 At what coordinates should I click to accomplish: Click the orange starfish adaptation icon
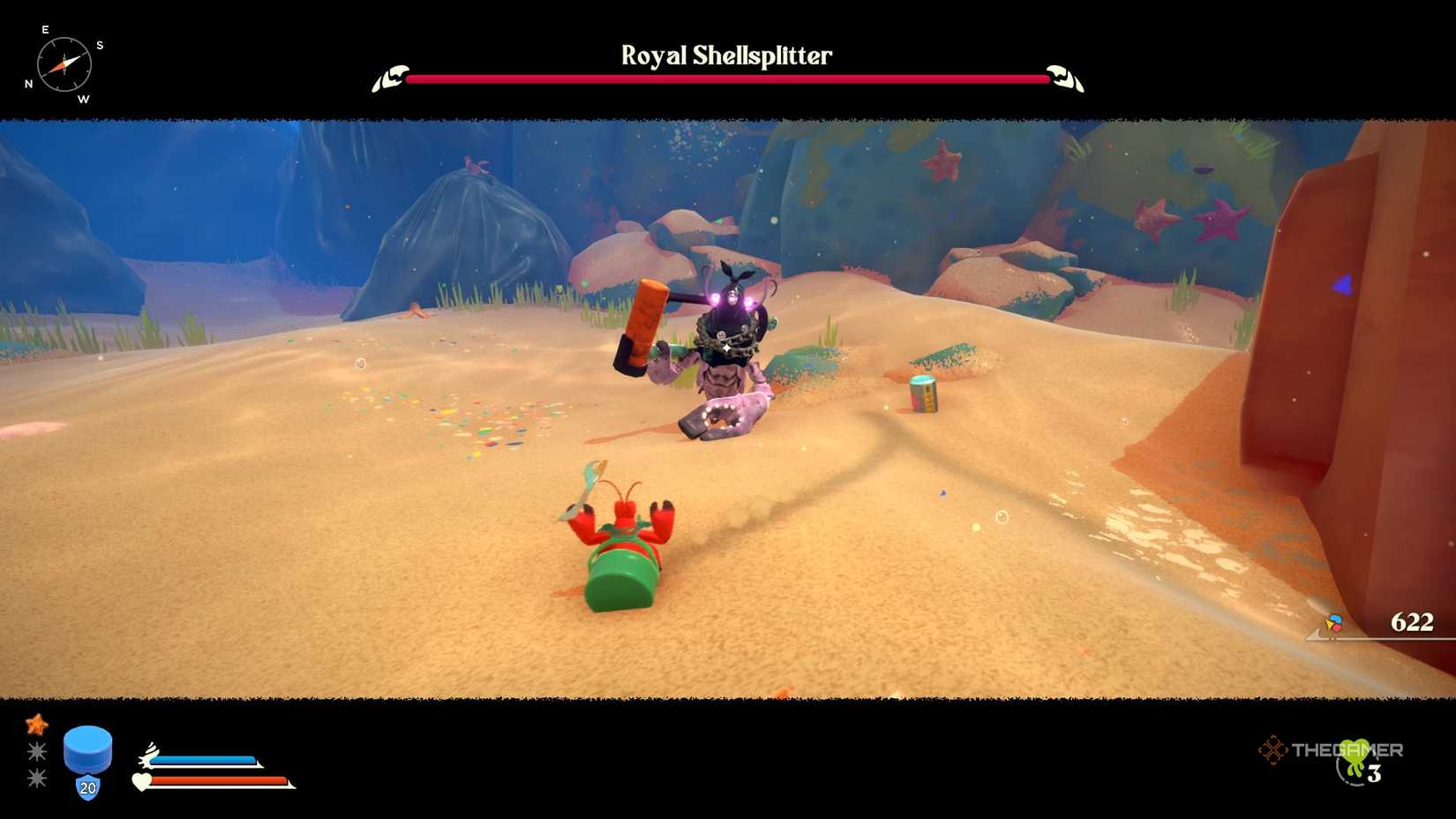(35, 726)
